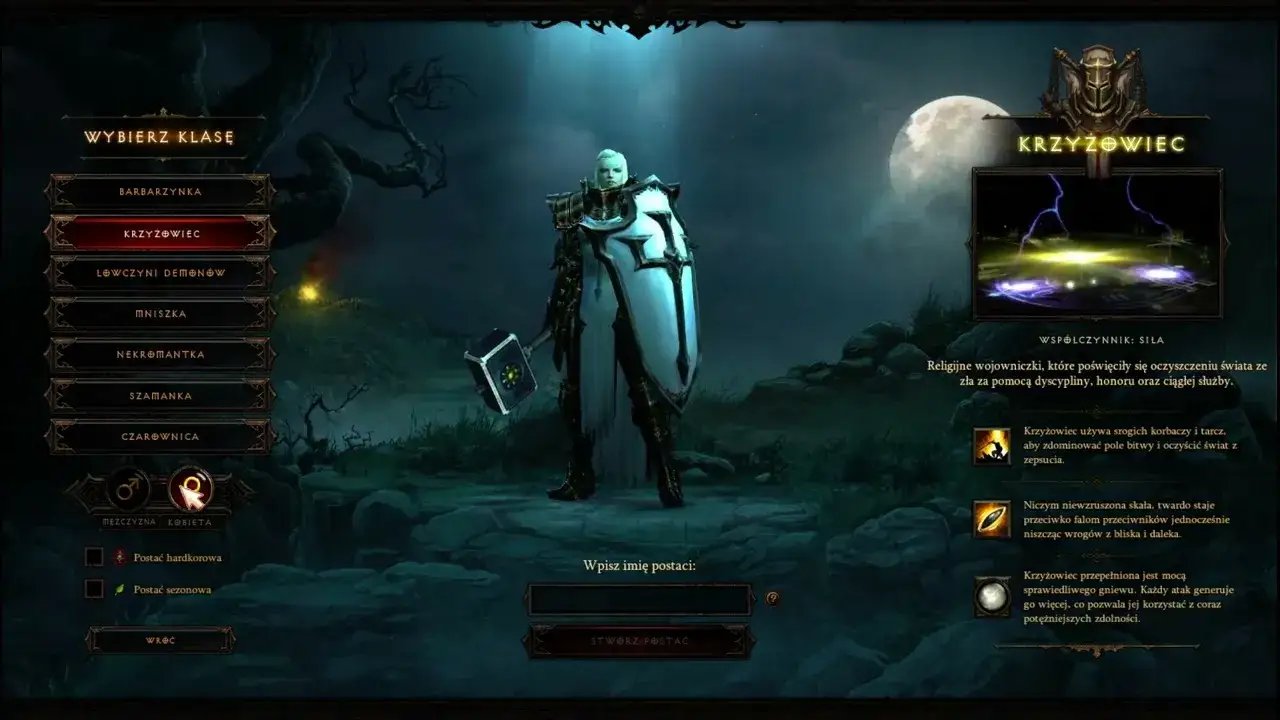Viewport: 1280px width, 720px height.
Task: Select the Czarownica class
Action: (162, 436)
